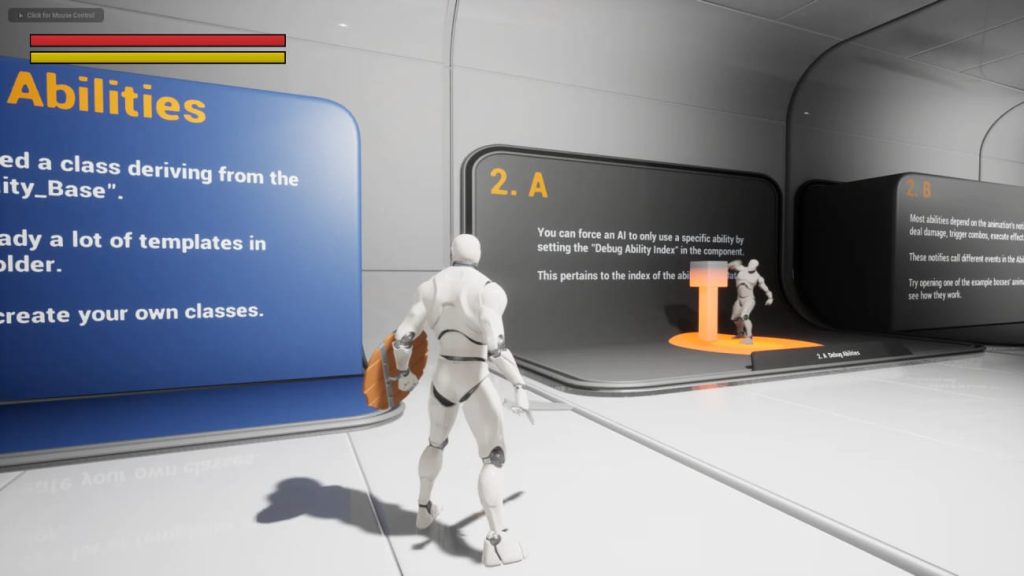1024x576 pixels.
Task: Click the 'Click for Mouse Control' button
Action: tap(56, 15)
